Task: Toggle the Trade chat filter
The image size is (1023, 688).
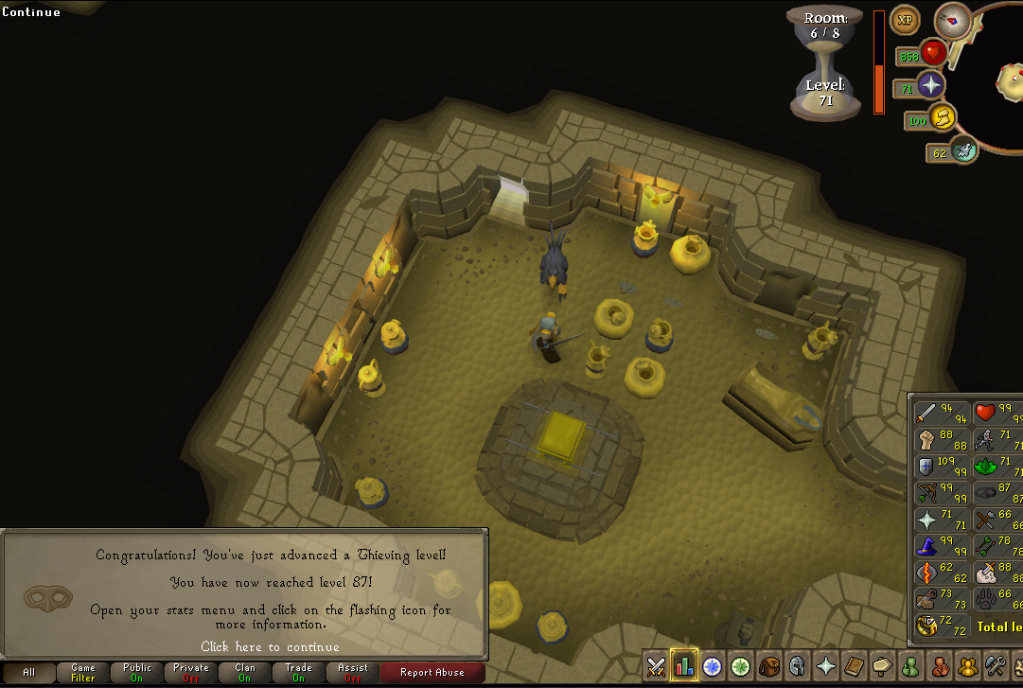Action: (298, 673)
